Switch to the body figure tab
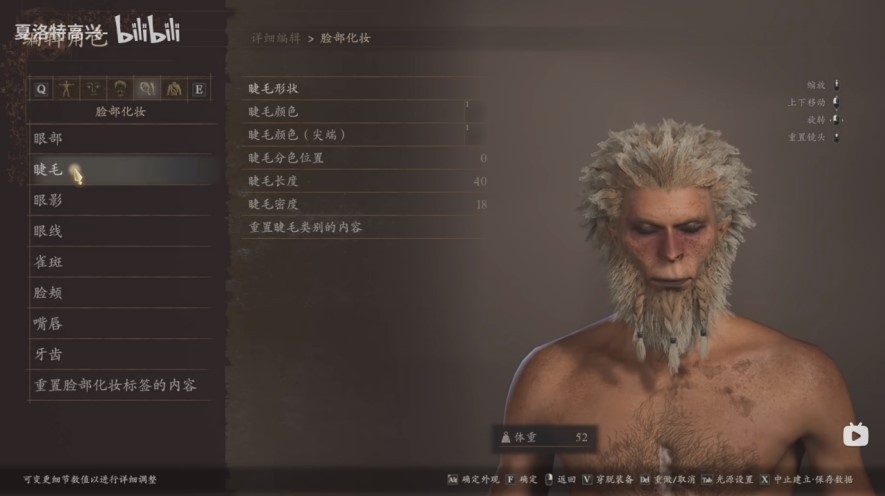Screen dimensions: 885x496 click(68, 88)
